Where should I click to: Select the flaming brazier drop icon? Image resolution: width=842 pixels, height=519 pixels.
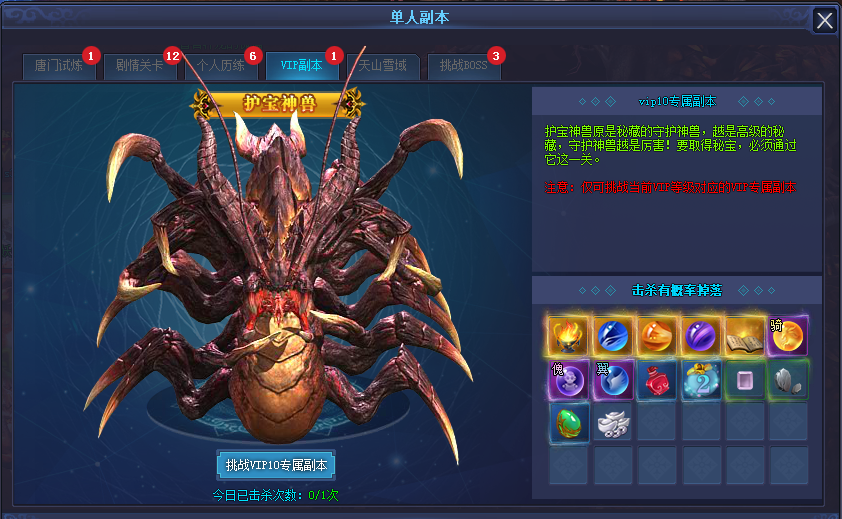pos(568,337)
